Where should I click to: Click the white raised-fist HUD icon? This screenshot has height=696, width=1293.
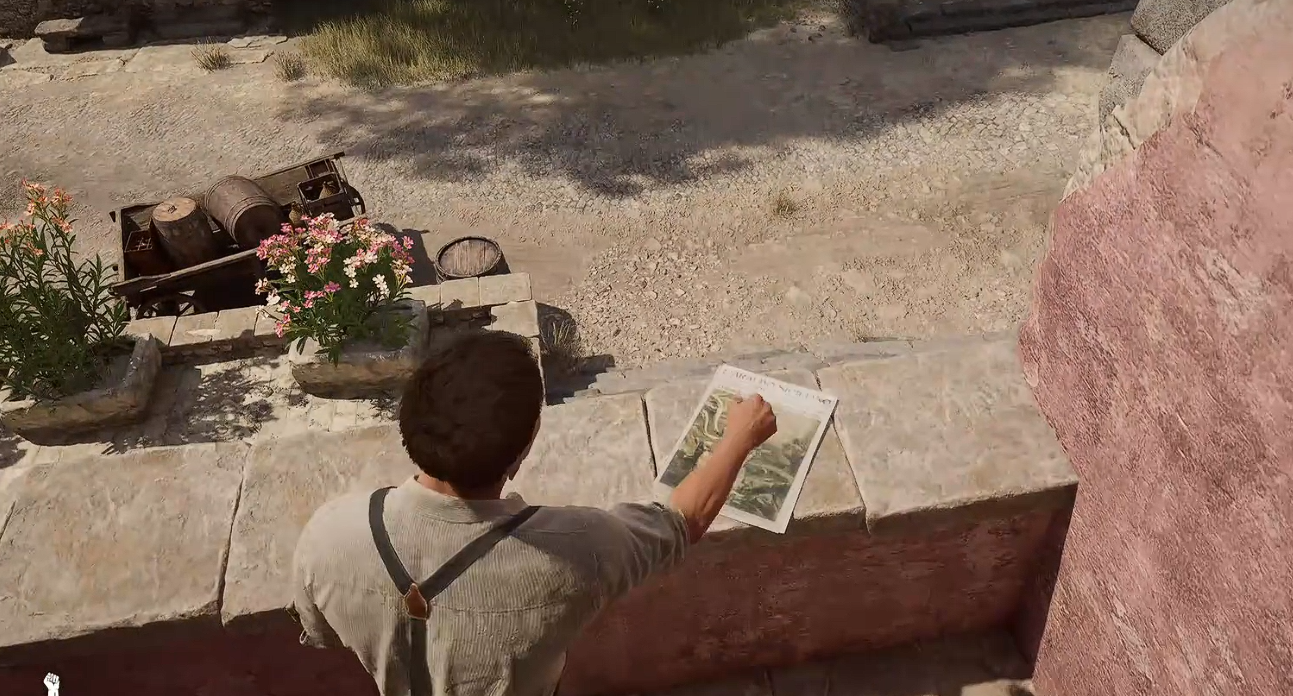coord(51,684)
